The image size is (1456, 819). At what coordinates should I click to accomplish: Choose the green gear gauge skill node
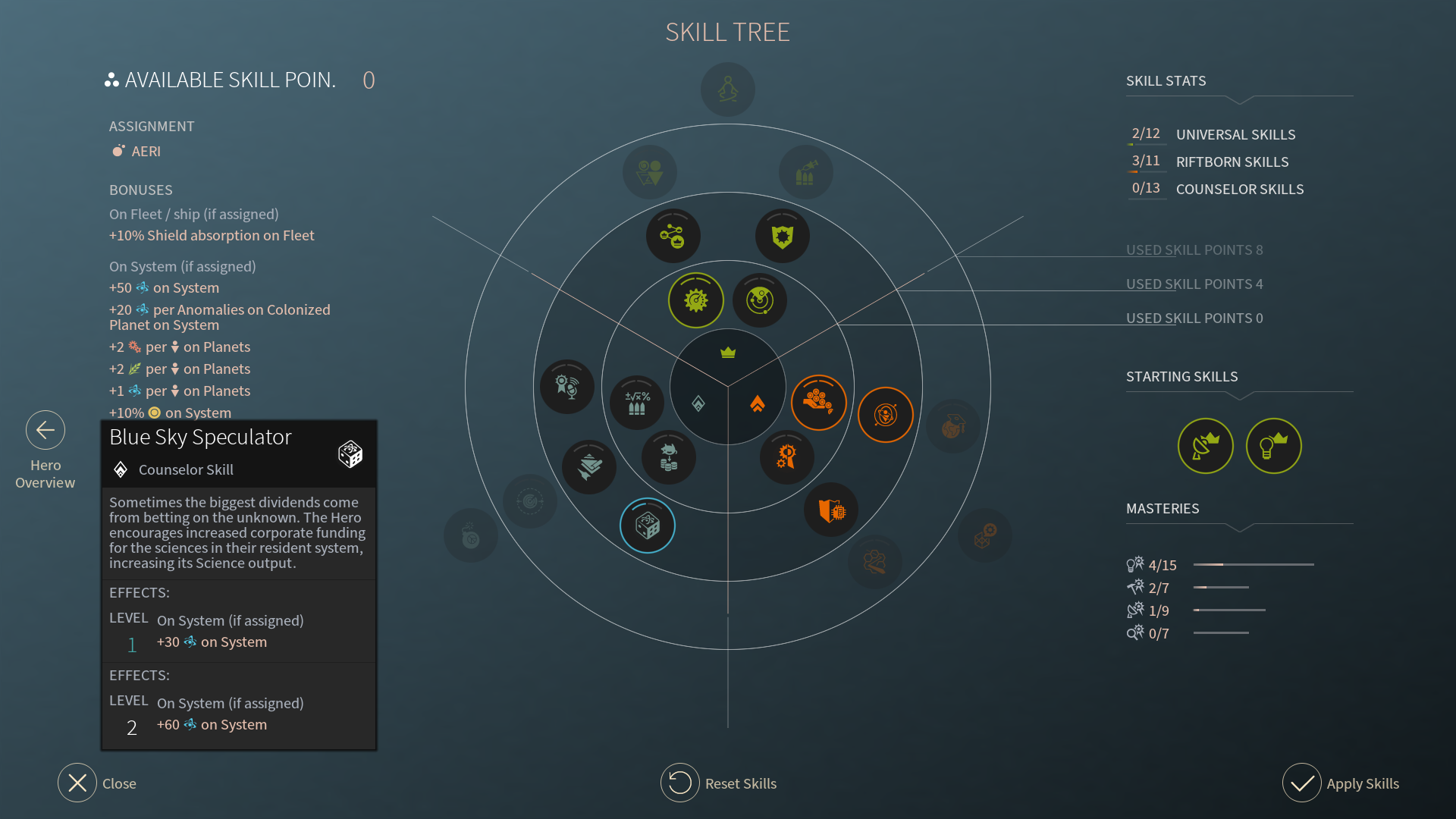coord(696,300)
